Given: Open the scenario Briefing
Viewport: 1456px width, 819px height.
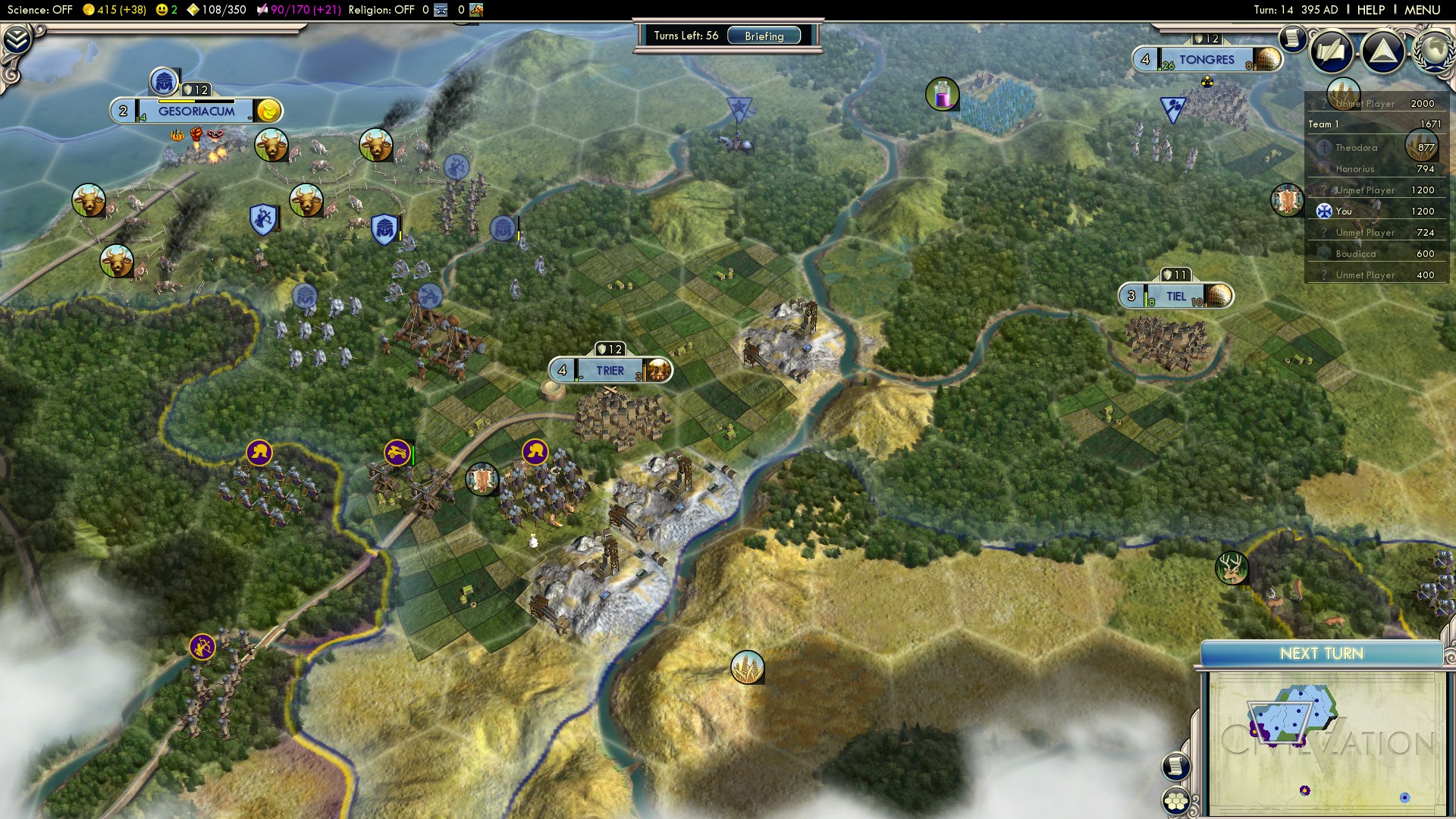Looking at the screenshot, I should coord(764,36).
